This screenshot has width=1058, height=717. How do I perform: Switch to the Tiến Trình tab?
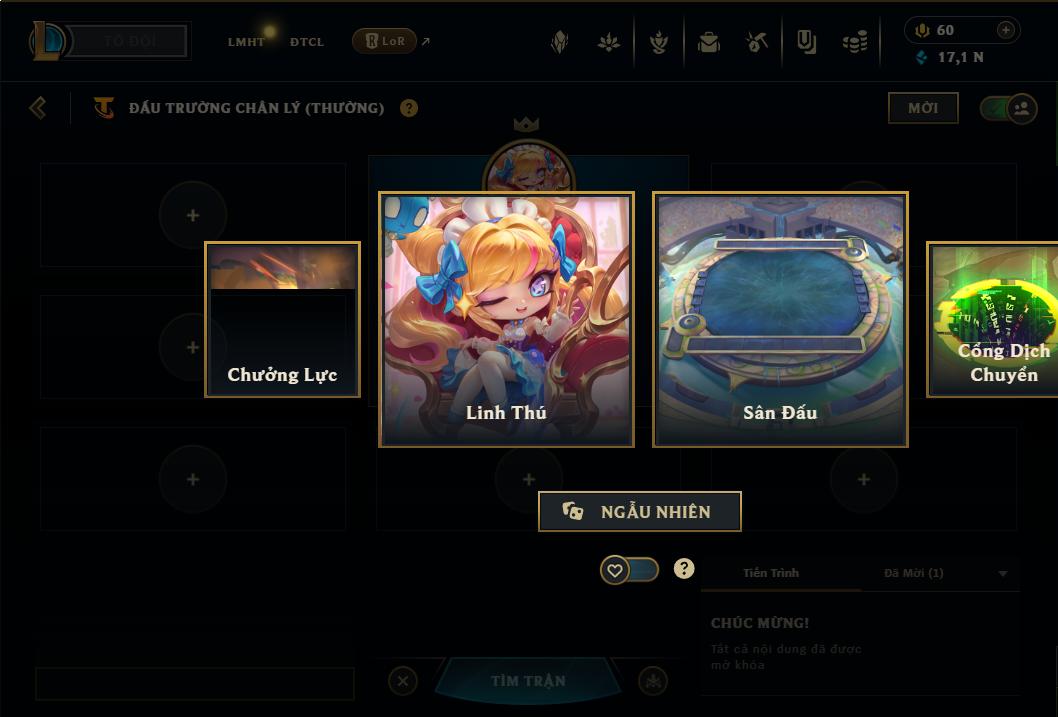click(771, 573)
